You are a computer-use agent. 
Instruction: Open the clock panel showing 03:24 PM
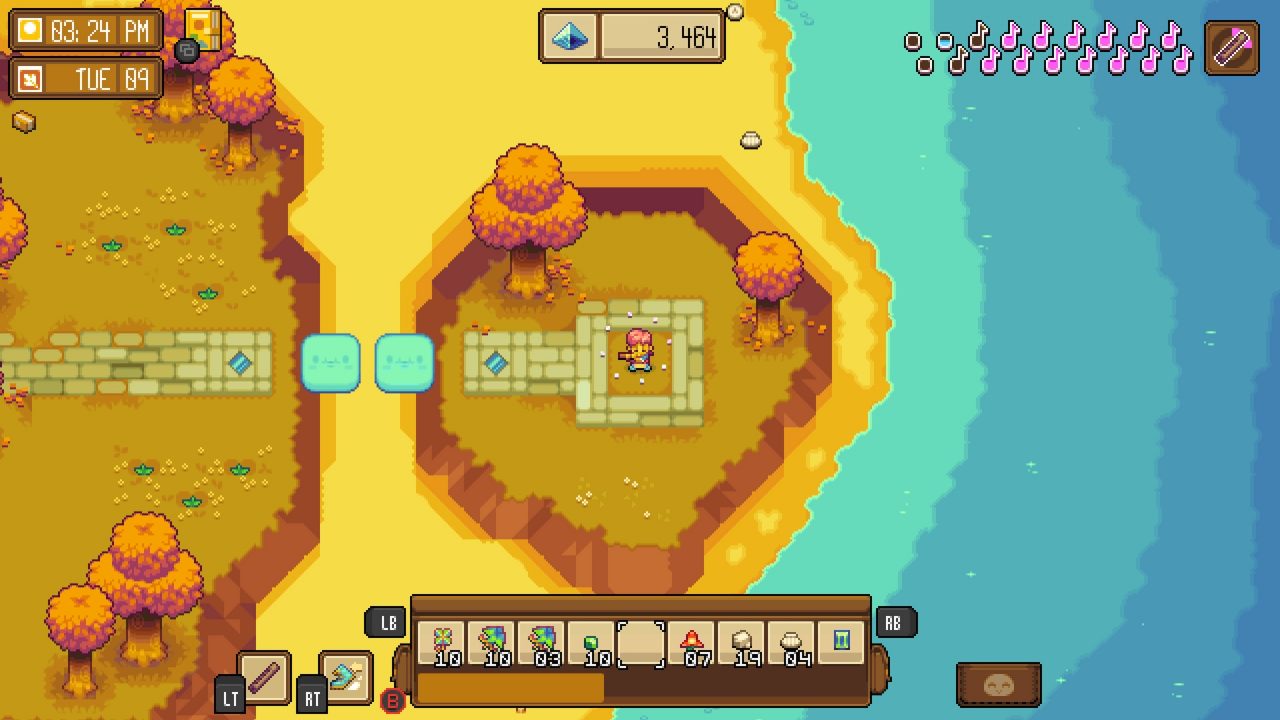pyautogui.click(x=85, y=31)
